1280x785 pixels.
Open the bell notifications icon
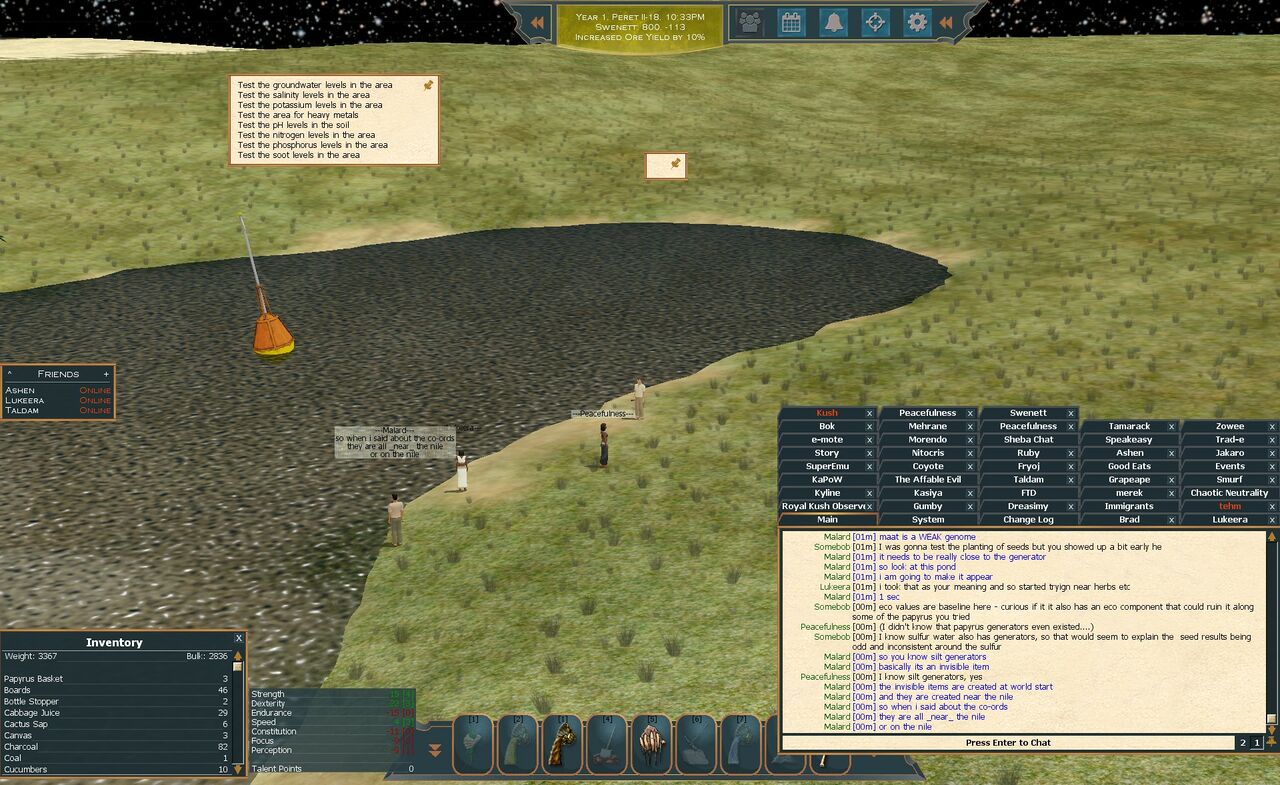pos(833,22)
